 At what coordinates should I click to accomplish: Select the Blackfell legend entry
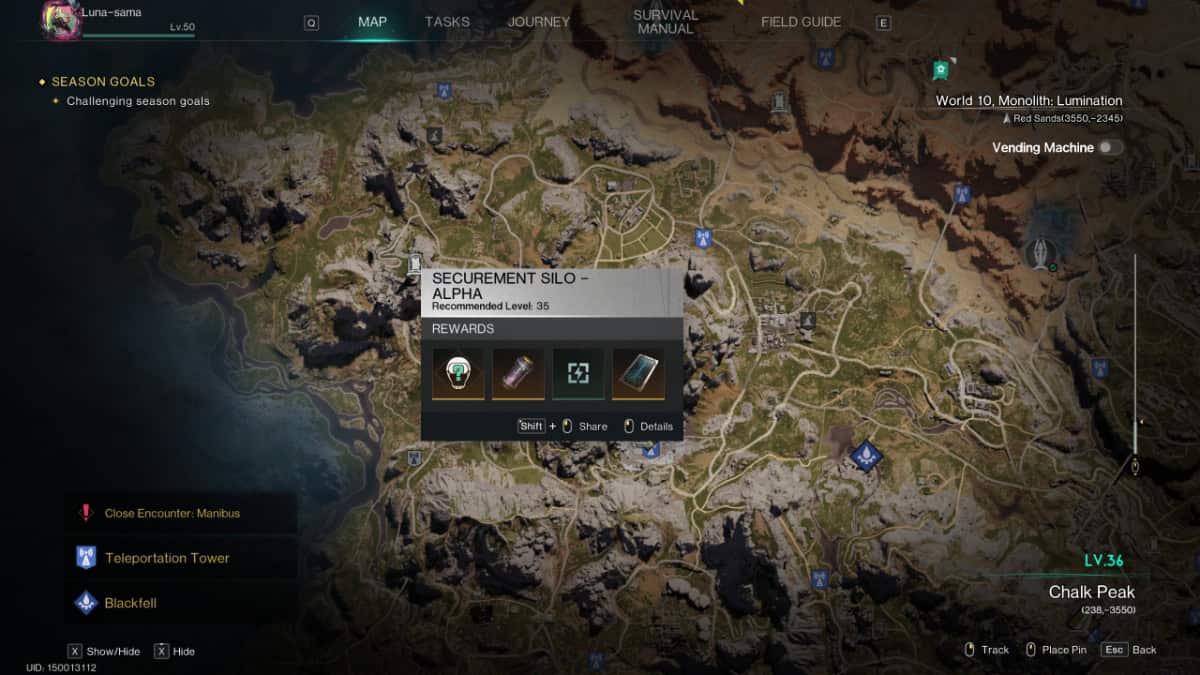tap(130, 603)
